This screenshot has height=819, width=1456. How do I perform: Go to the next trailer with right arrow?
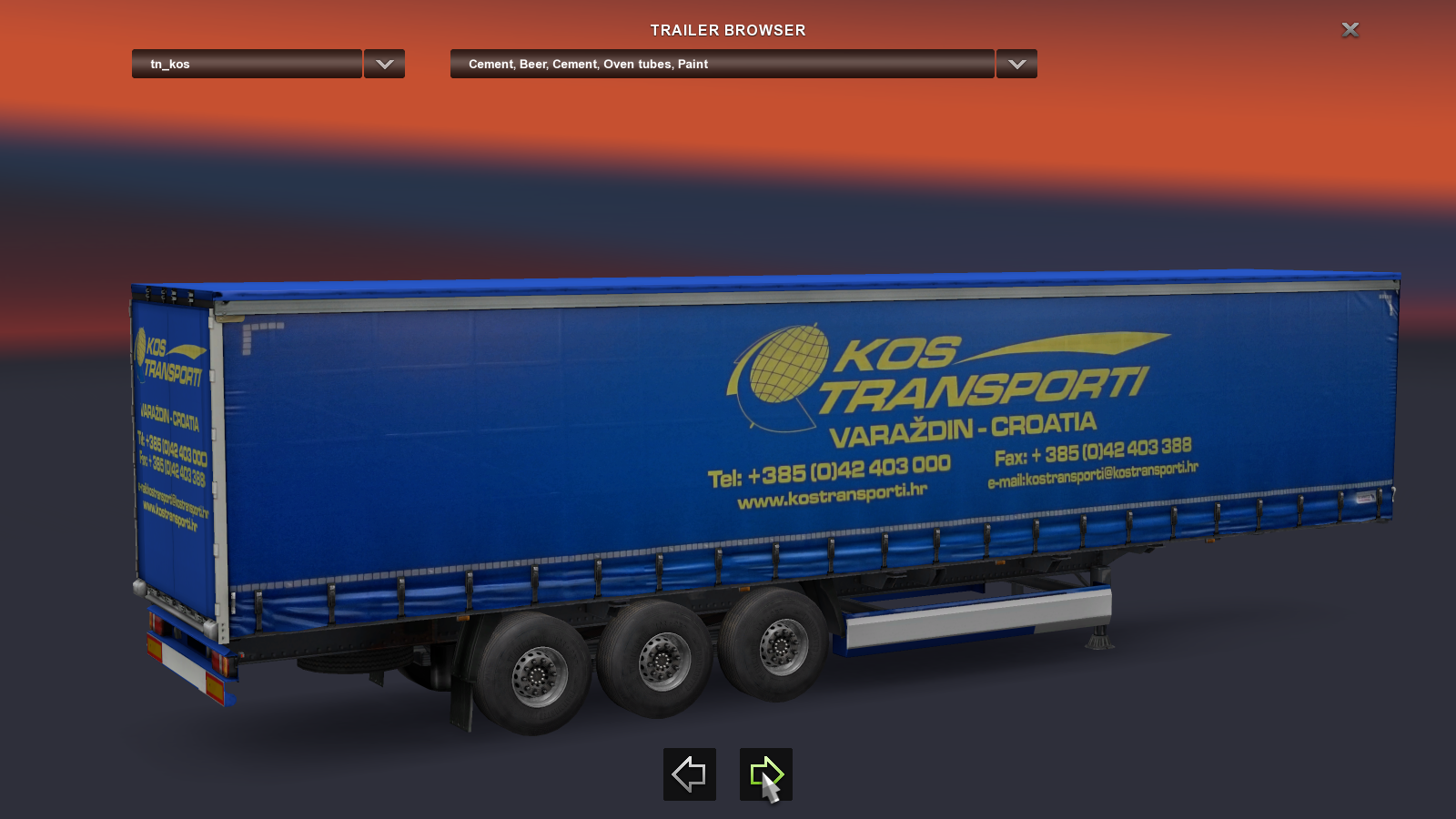tap(765, 774)
